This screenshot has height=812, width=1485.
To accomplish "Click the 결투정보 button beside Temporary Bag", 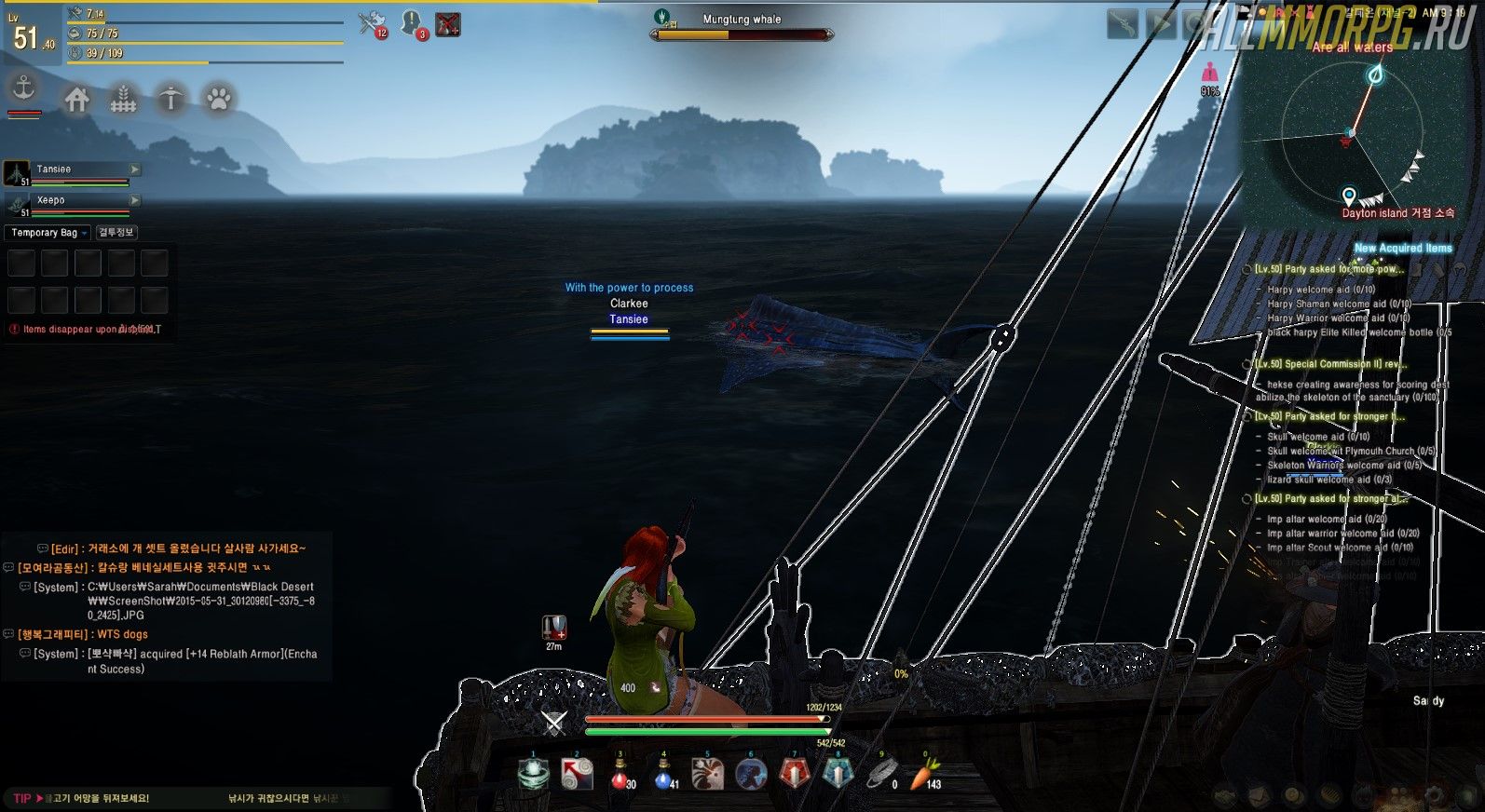I will [x=116, y=233].
